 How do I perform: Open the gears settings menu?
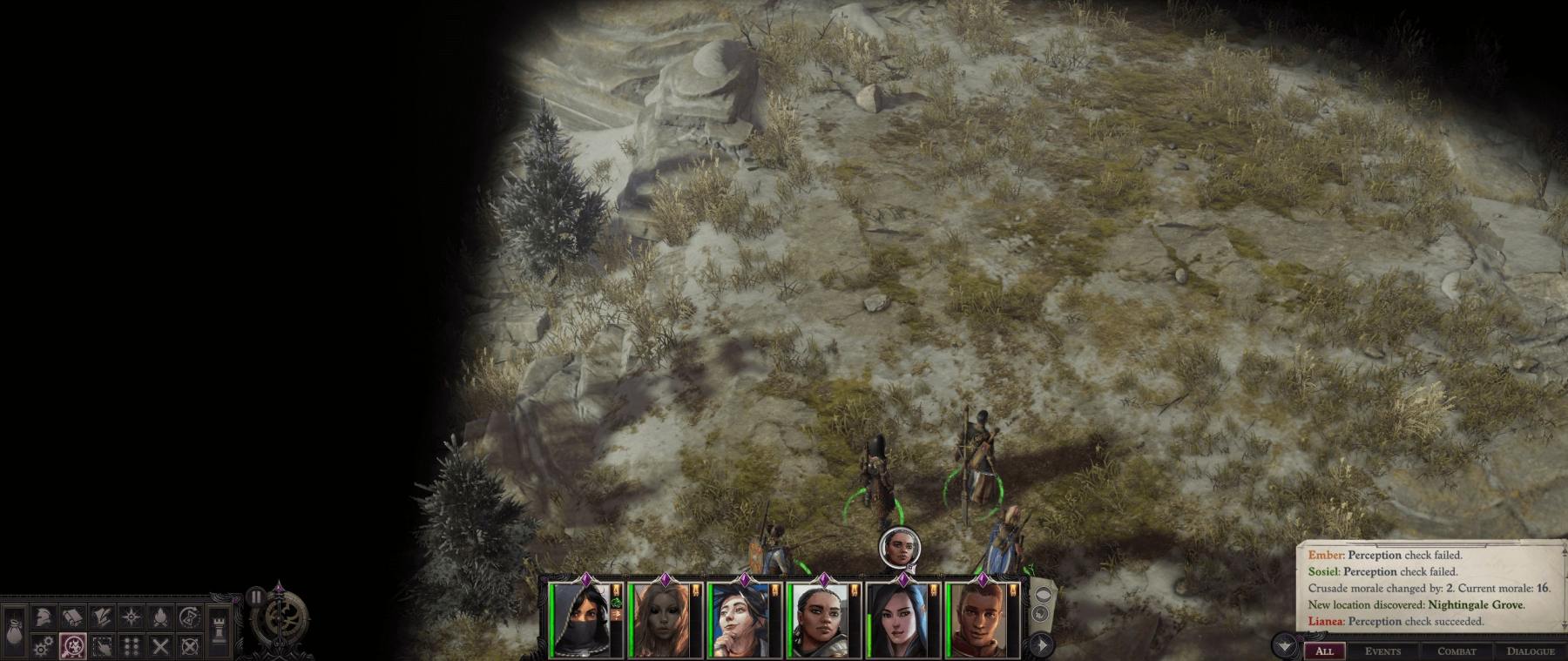pyautogui.click(x=43, y=646)
